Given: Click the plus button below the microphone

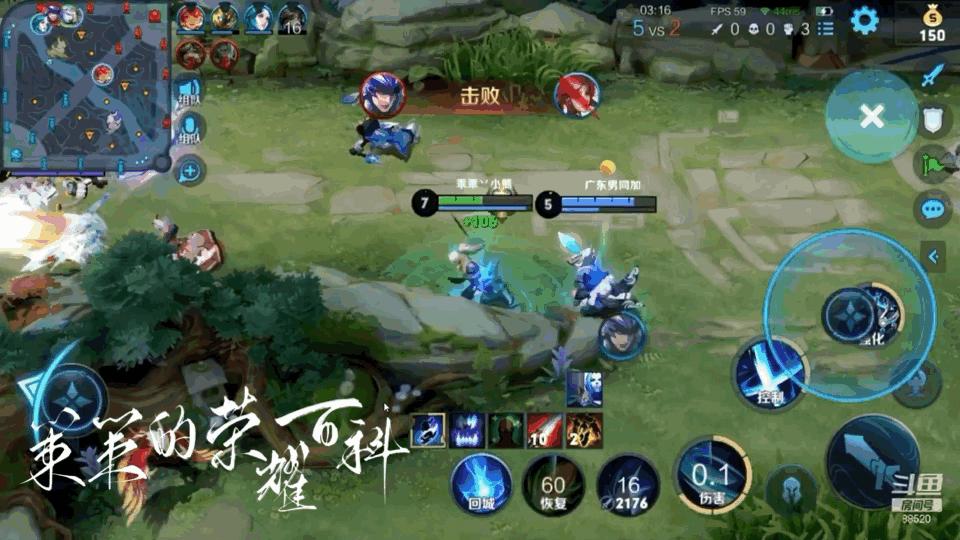Looking at the screenshot, I should [188, 171].
